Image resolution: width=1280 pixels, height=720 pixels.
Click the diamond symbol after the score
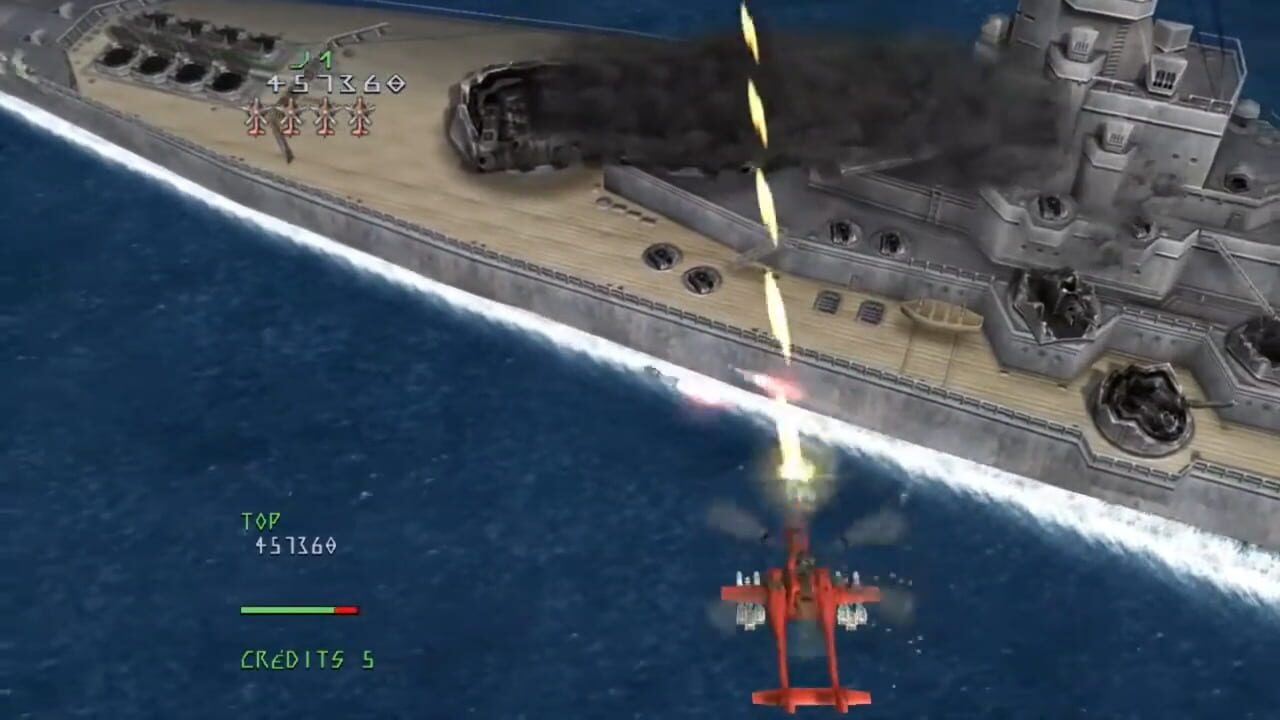pyautogui.click(x=398, y=80)
